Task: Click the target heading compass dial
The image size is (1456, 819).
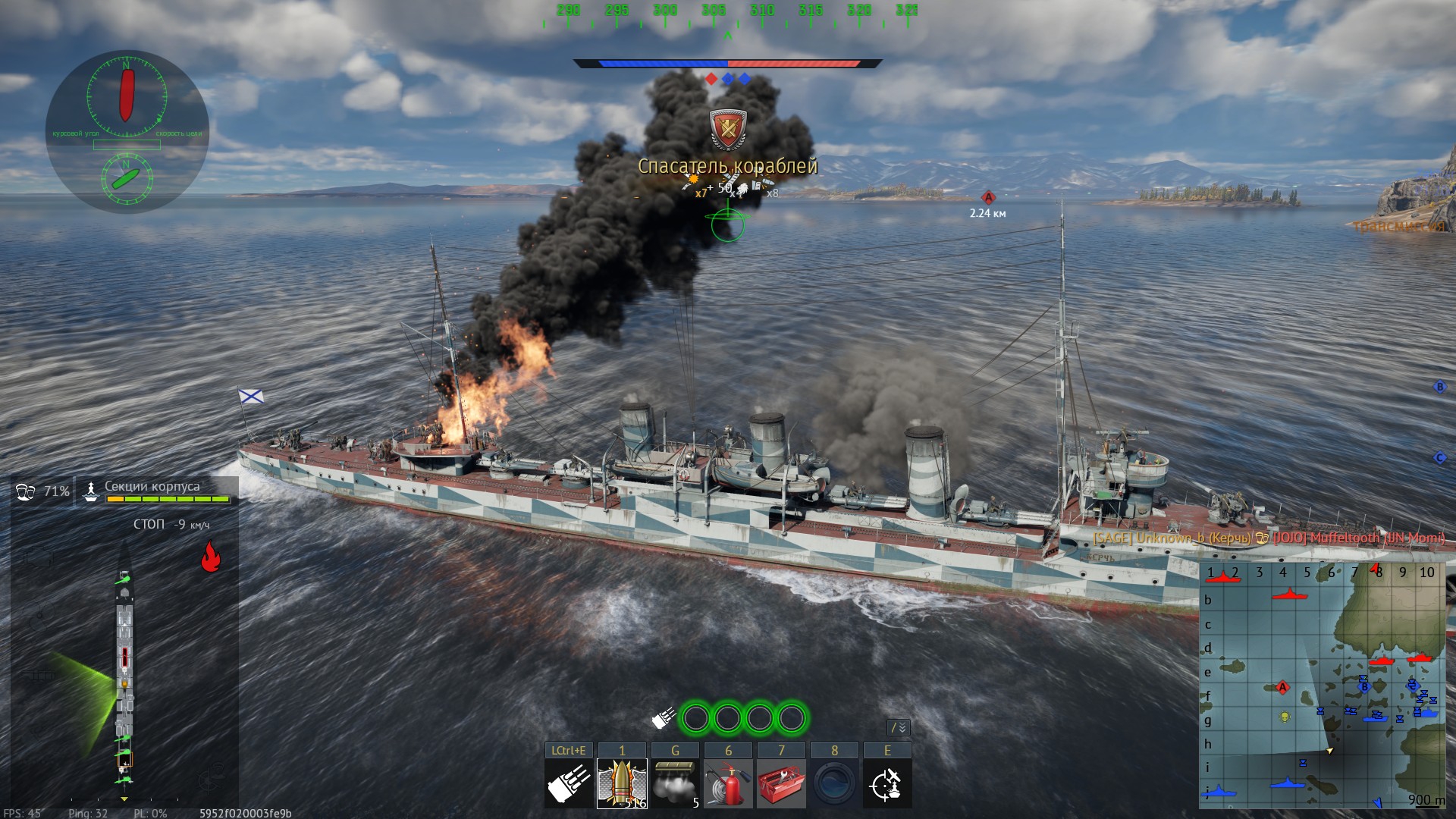Action: tap(126, 96)
